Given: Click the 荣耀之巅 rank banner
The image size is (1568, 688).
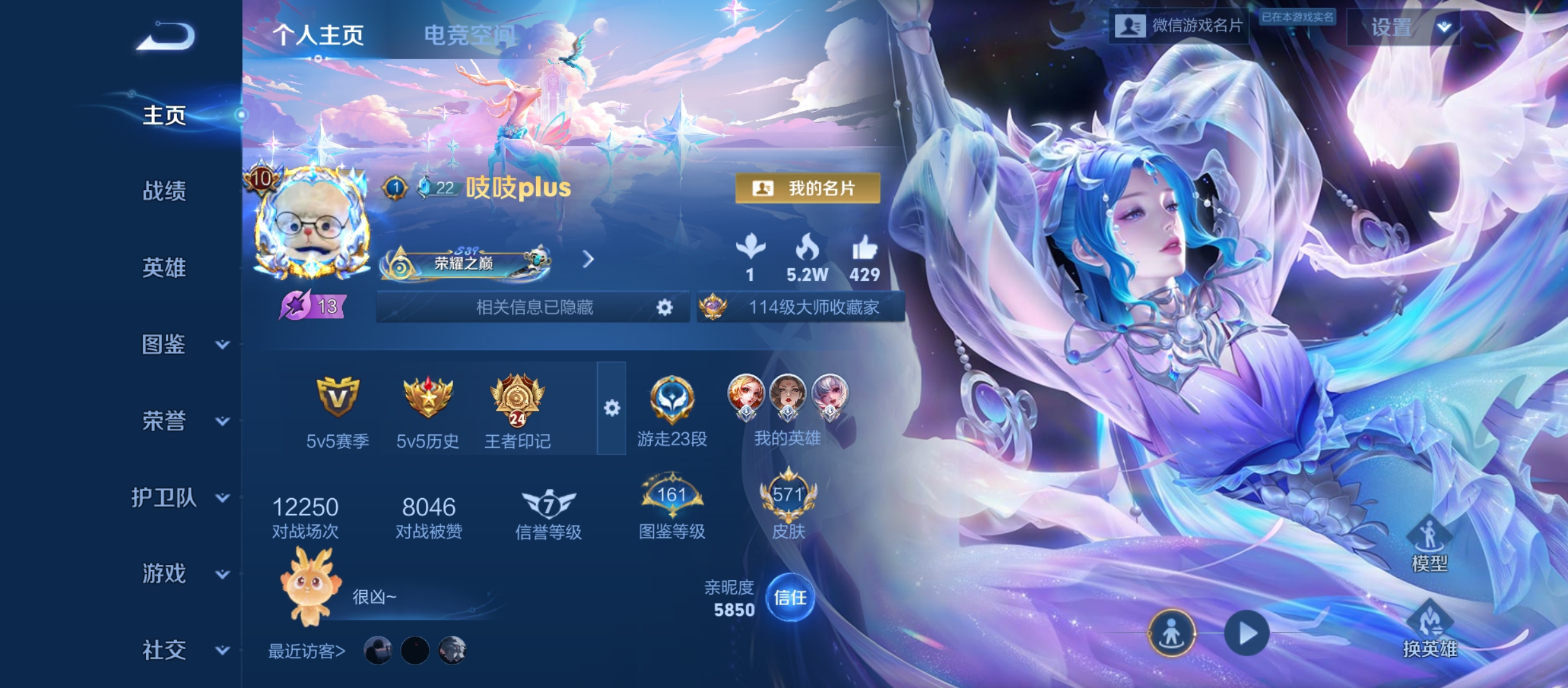Looking at the screenshot, I should click(x=465, y=262).
